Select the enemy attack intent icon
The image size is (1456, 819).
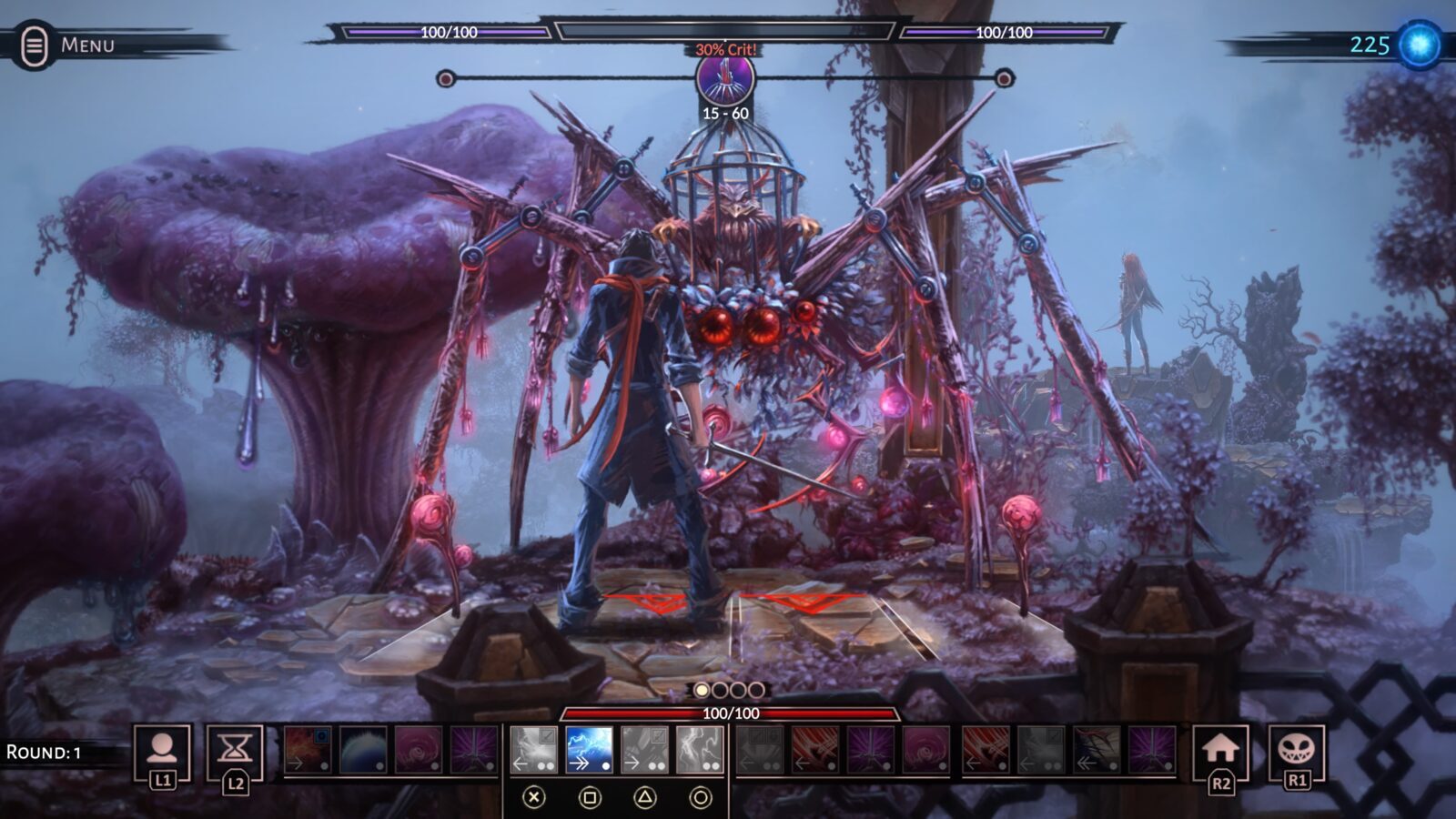tap(725, 78)
